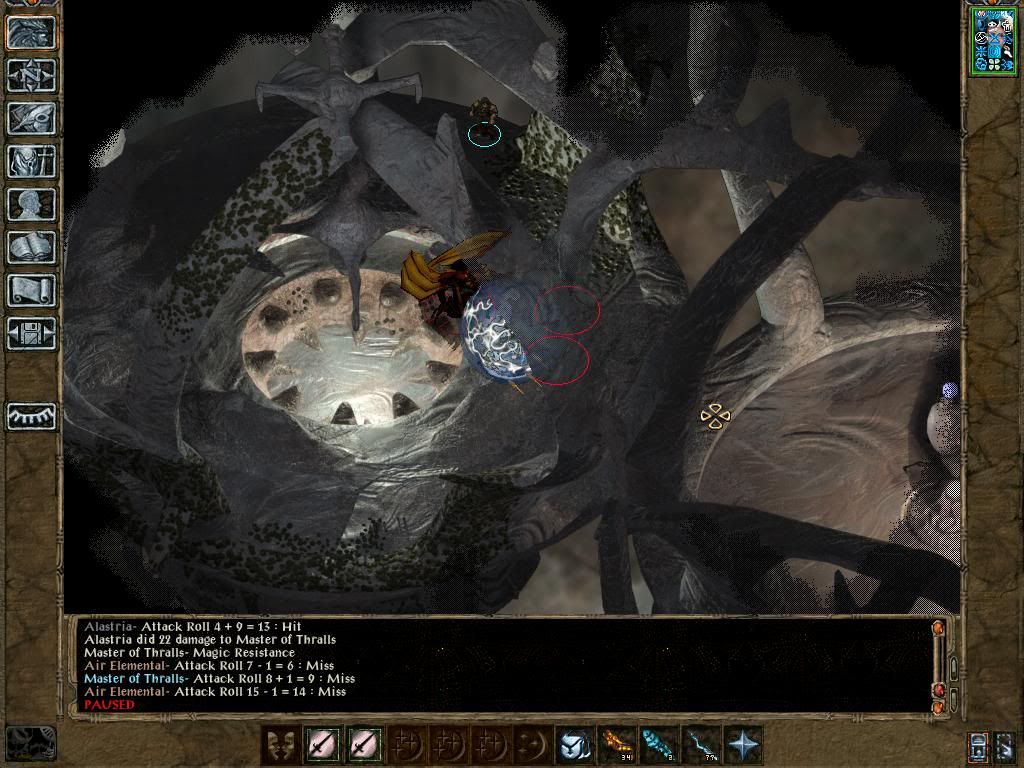The image size is (1024, 768).
Task: Activate the talk masks button
Action: (x=281, y=746)
